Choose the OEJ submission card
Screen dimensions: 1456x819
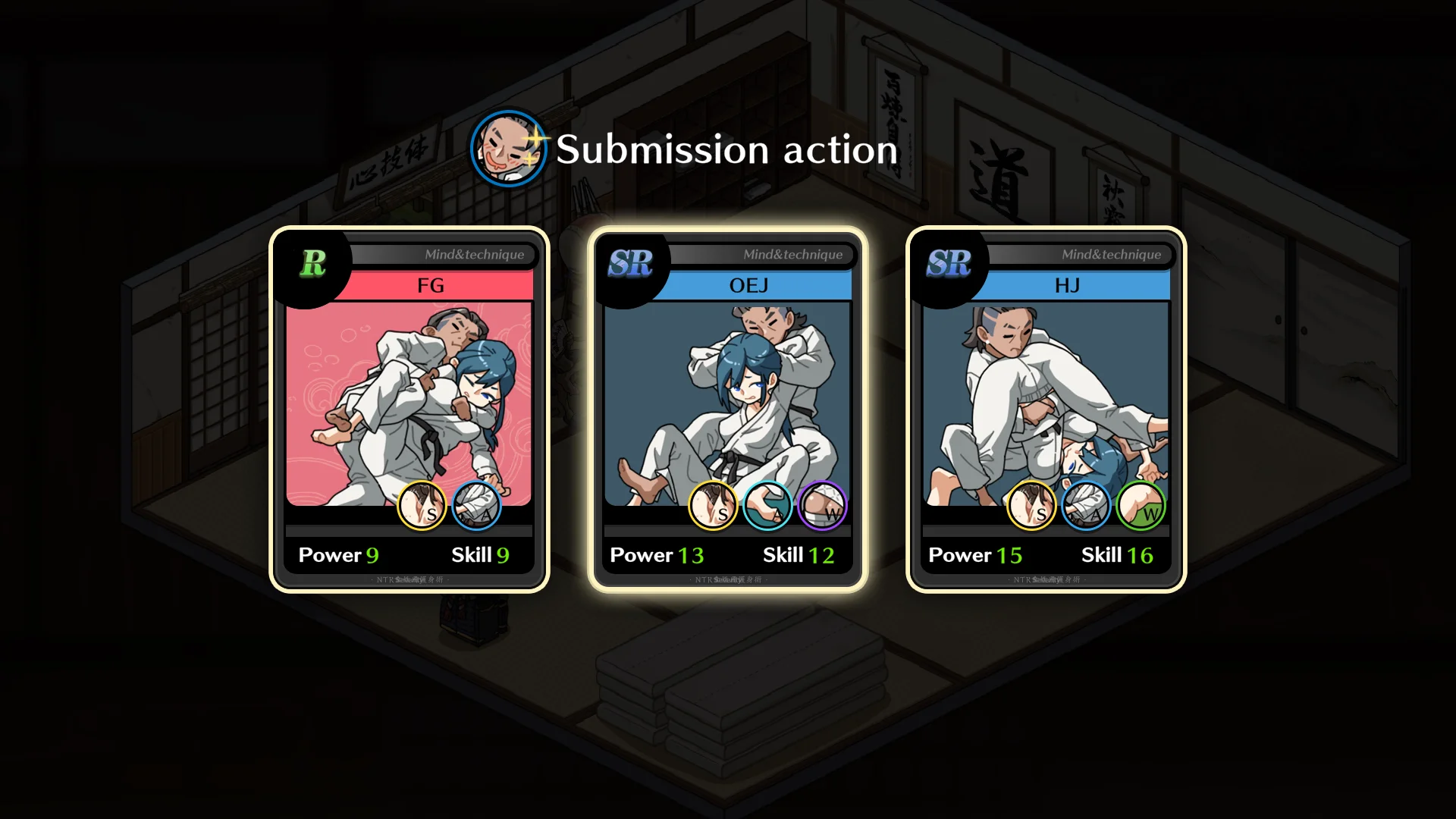tap(728, 409)
